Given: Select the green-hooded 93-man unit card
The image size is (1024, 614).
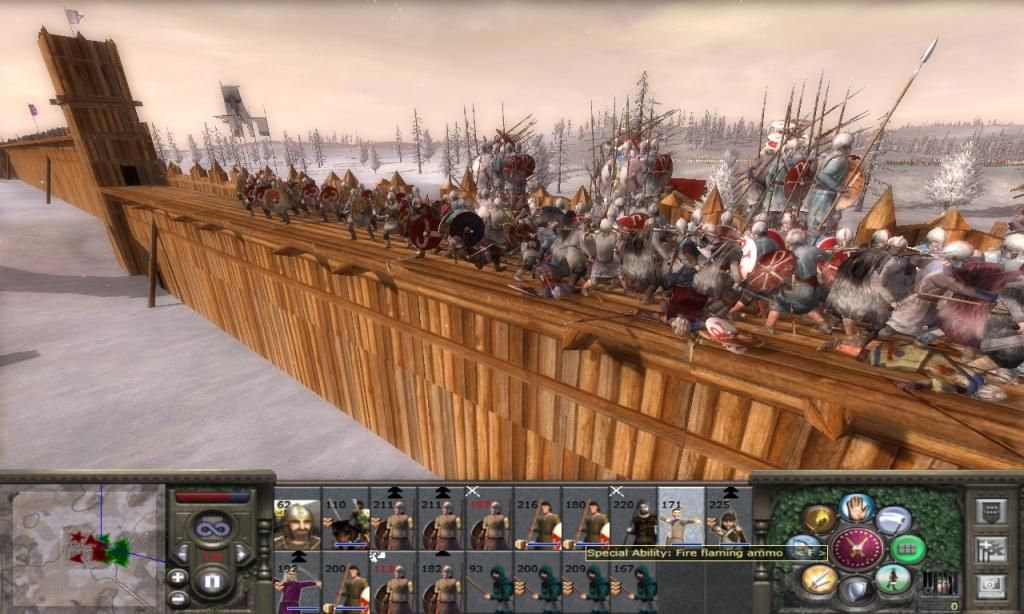Looking at the screenshot, I should click(490, 584).
